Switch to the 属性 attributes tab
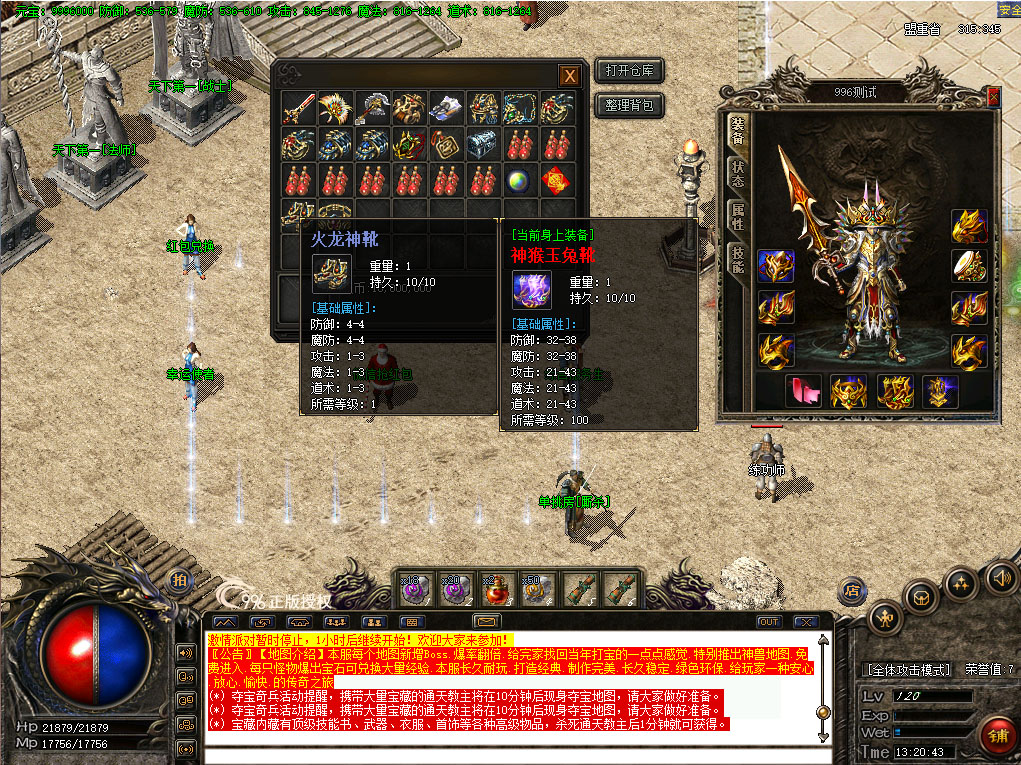 point(737,214)
